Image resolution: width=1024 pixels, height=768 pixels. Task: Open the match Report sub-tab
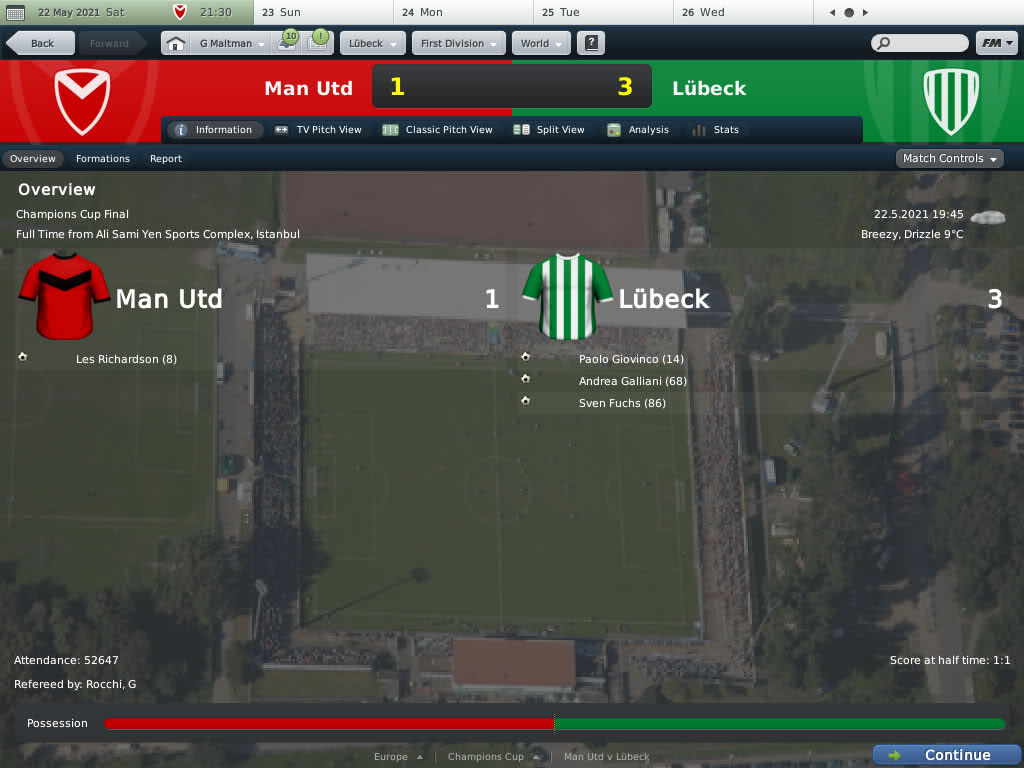(x=166, y=159)
